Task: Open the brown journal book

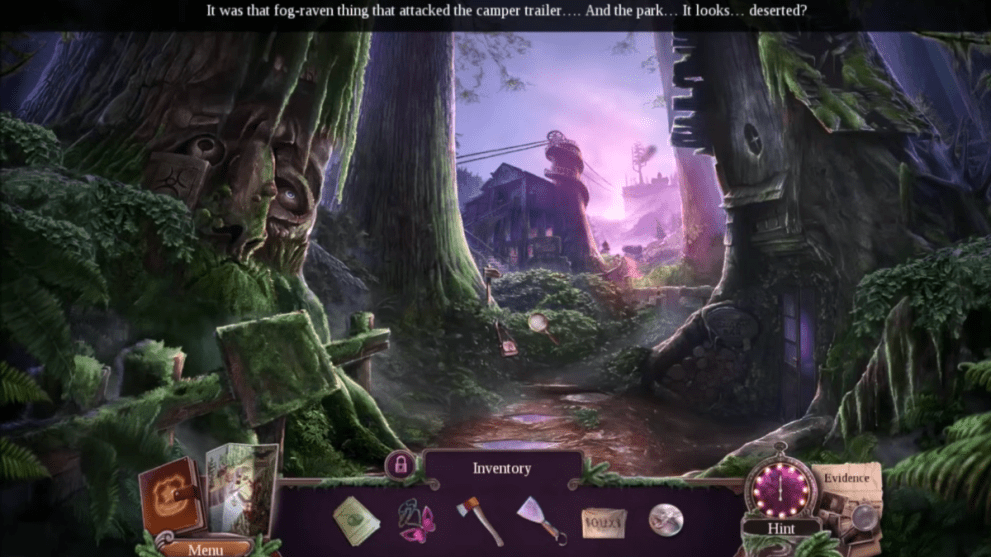Action: click(x=173, y=498)
